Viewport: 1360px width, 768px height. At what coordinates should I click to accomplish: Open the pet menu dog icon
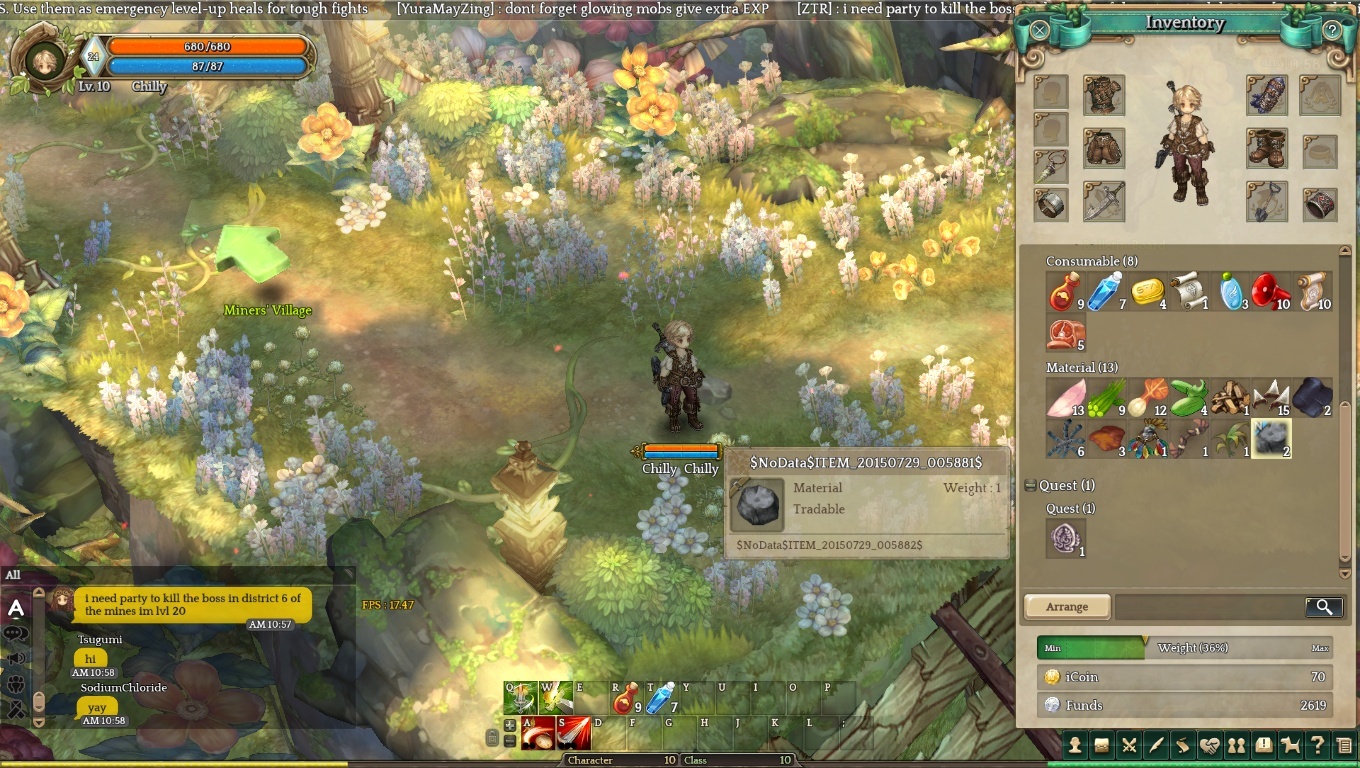(1290, 744)
